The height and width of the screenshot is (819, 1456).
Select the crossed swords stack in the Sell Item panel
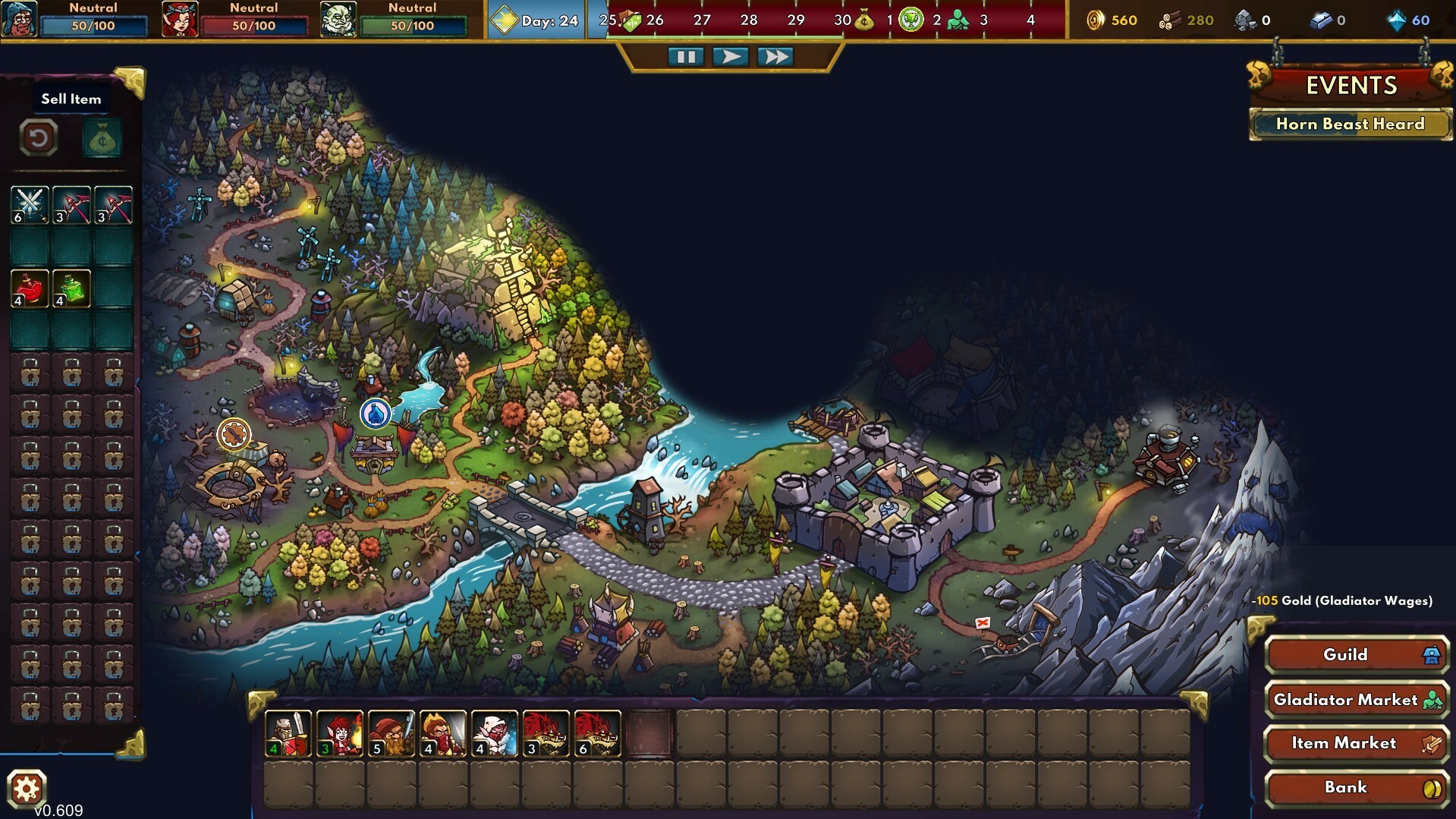pos(30,204)
